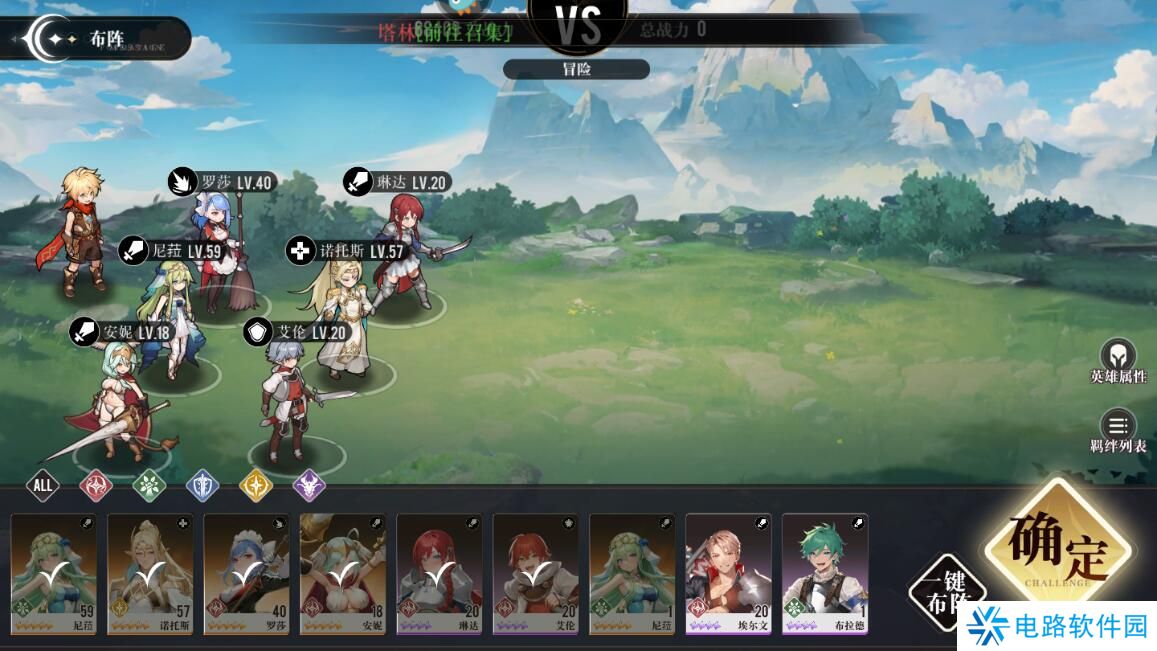Pick the 诺托斯 level 57 hero card
This screenshot has width=1157, height=651.
pyautogui.click(x=150, y=573)
